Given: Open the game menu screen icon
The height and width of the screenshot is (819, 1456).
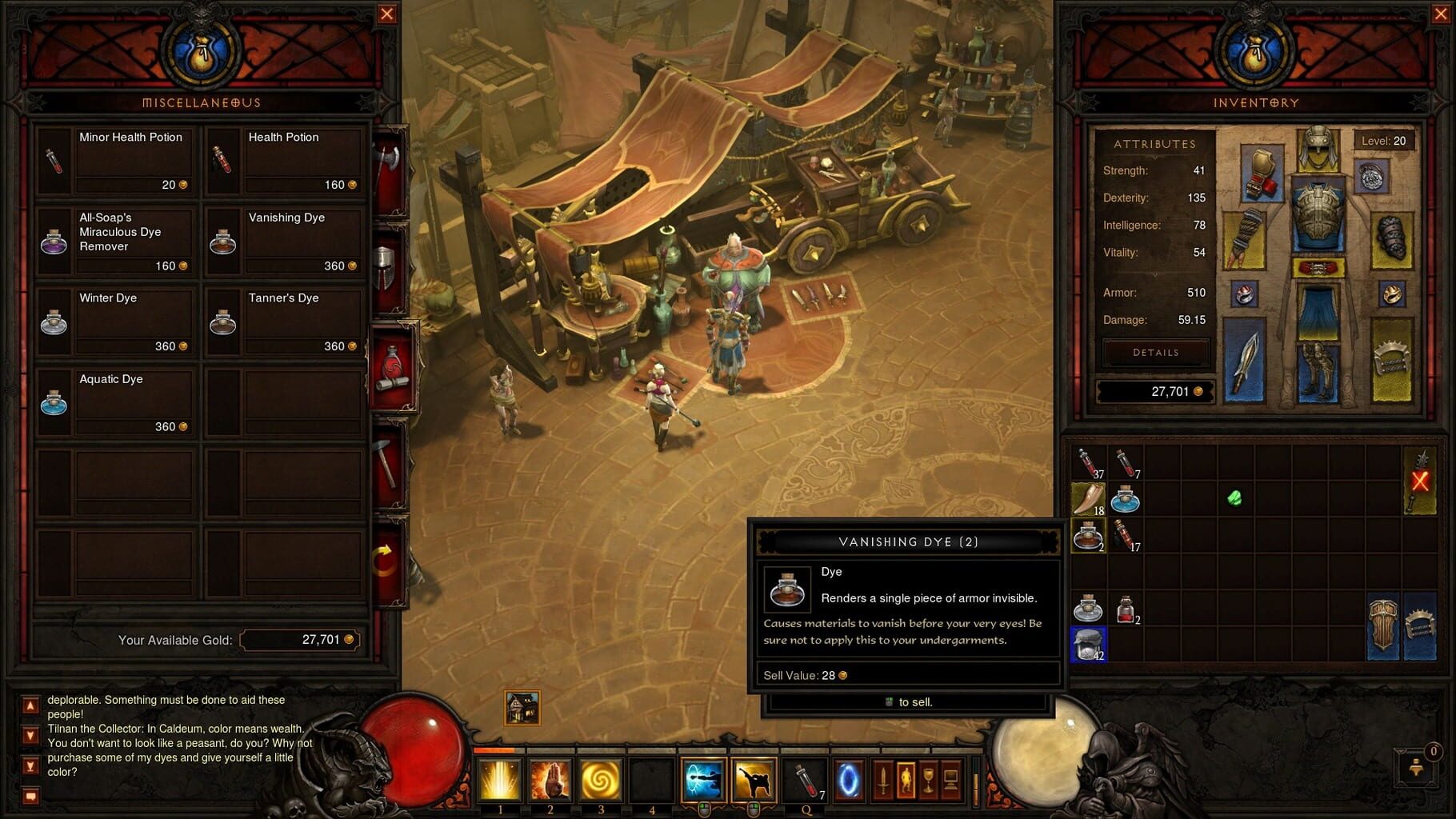Looking at the screenshot, I should point(952,780).
